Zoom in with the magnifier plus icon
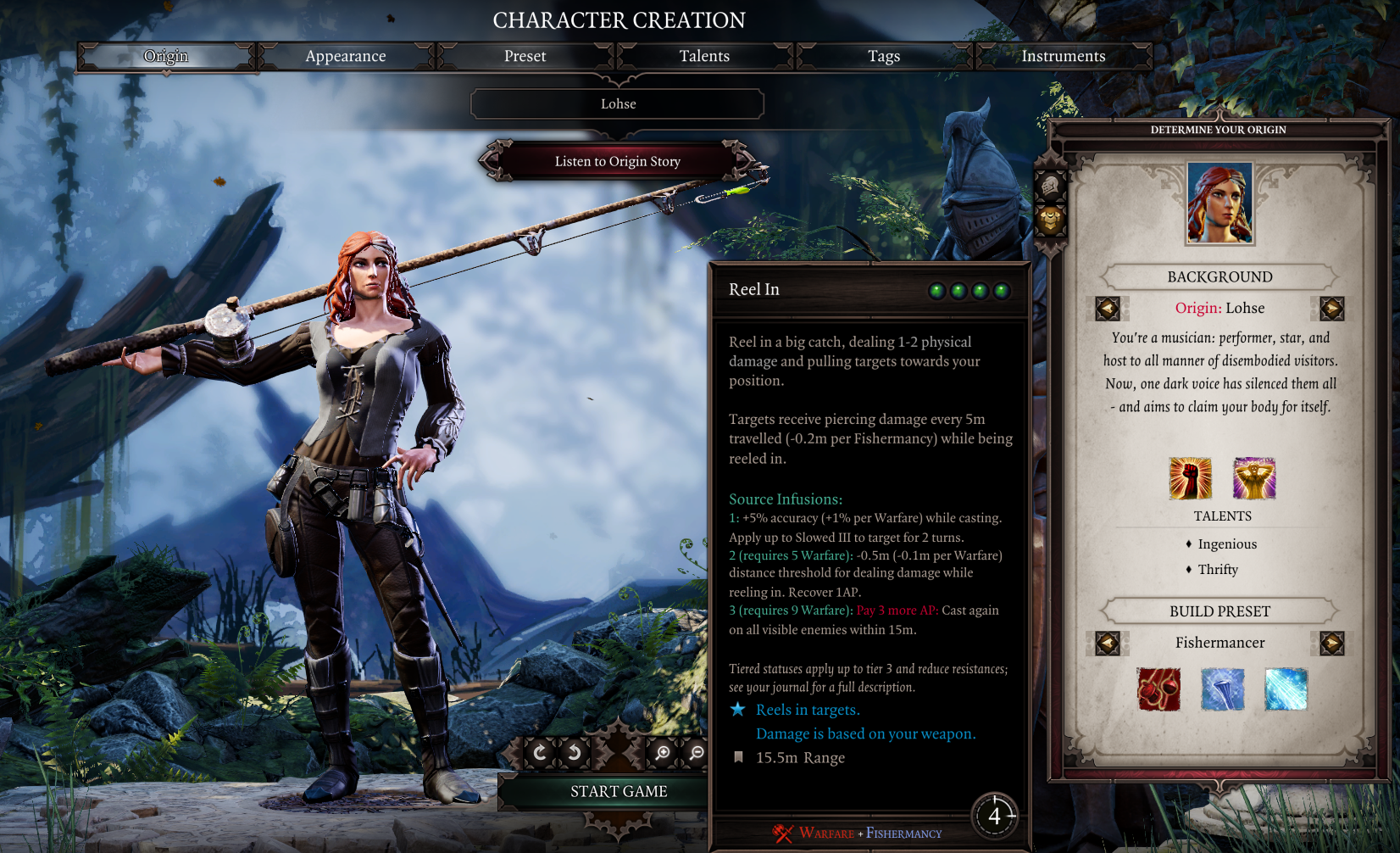Viewport: 1400px width, 853px height. [x=664, y=753]
